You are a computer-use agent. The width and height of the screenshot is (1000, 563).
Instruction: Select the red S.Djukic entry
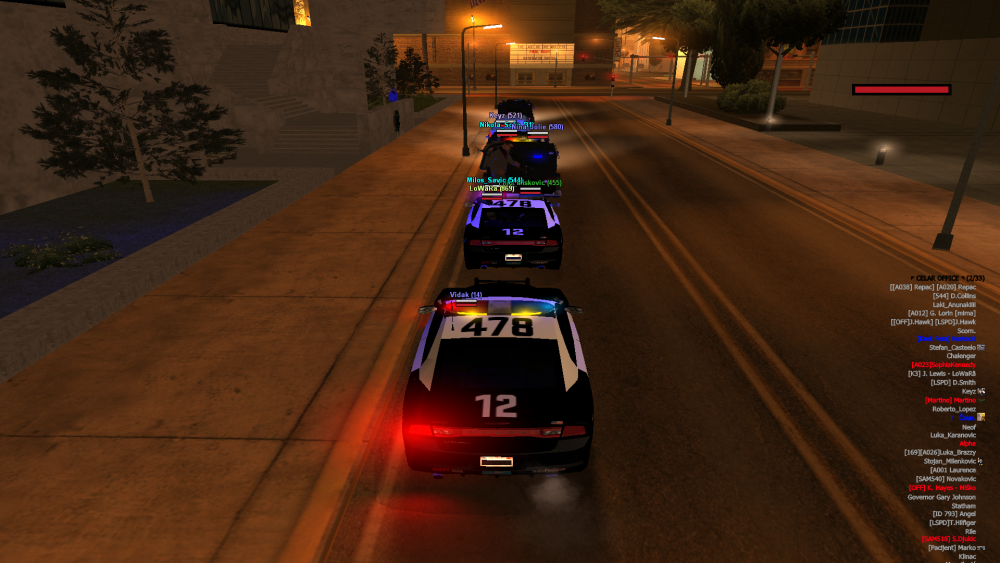click(948, 539)
